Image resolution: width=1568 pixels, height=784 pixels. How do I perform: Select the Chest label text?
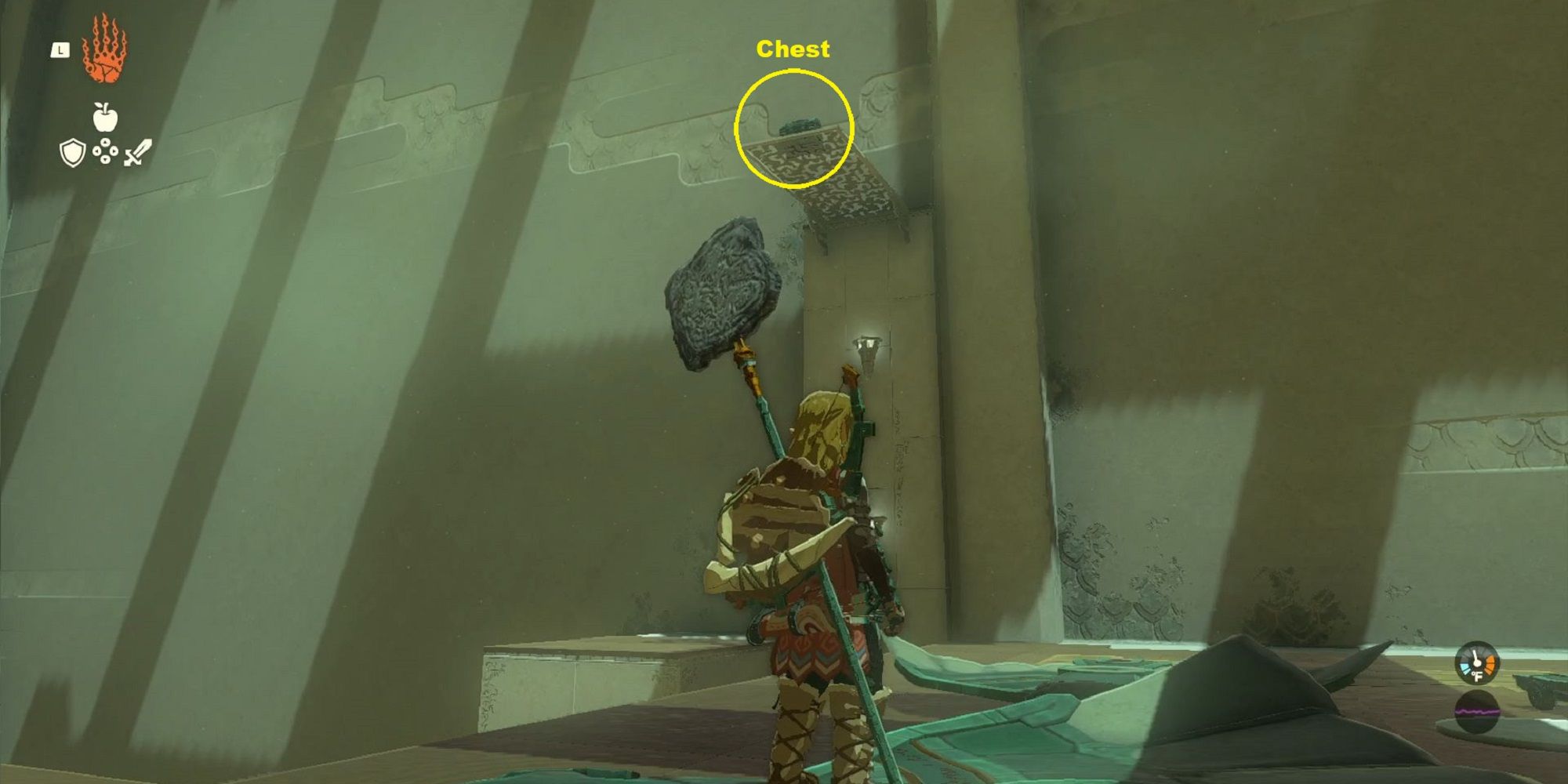[x=793, y=49]
